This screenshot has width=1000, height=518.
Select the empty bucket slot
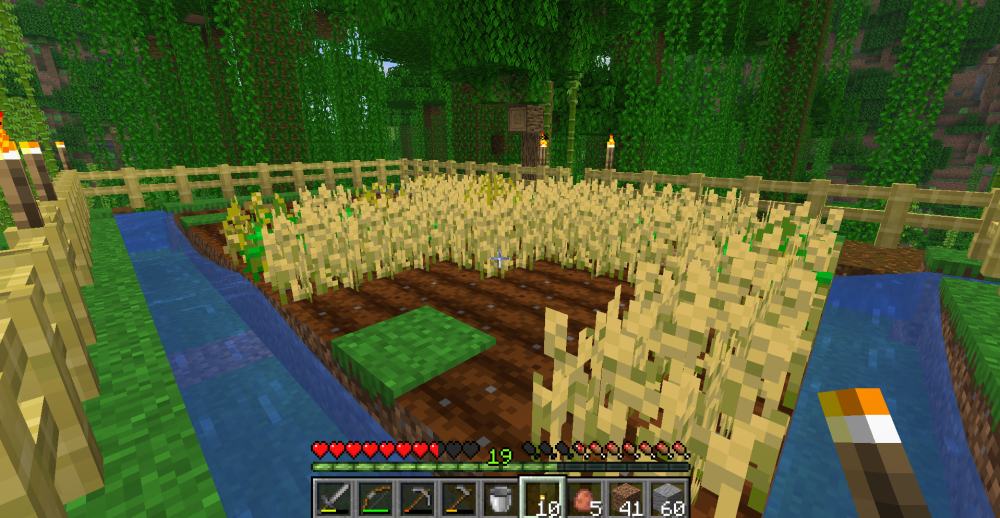[500, 498]
